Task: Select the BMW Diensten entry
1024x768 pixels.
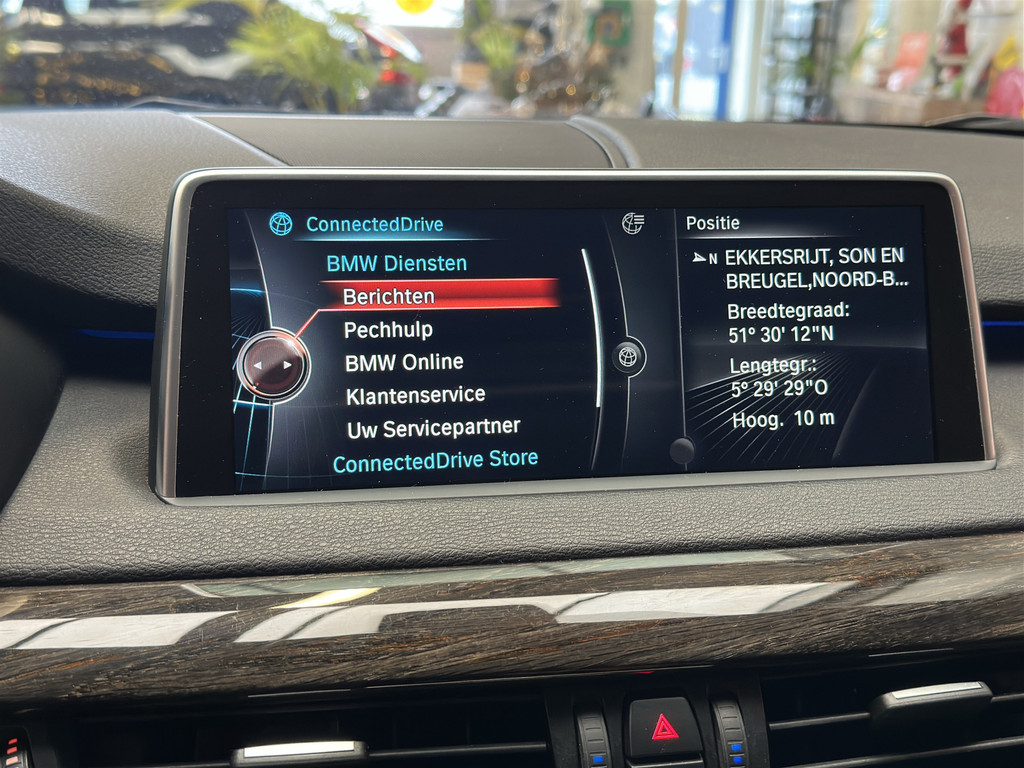Action: click(396, 264)
